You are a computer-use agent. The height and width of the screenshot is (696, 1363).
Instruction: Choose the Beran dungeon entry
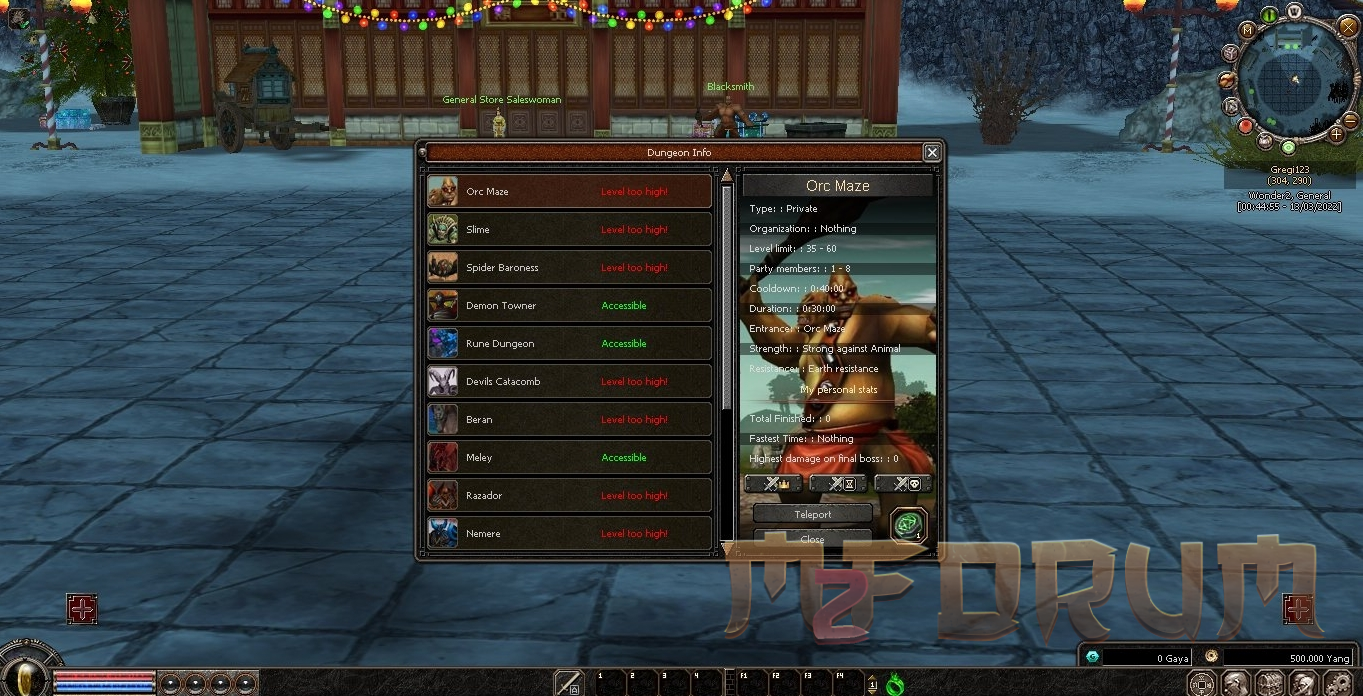tap(569, 420)
